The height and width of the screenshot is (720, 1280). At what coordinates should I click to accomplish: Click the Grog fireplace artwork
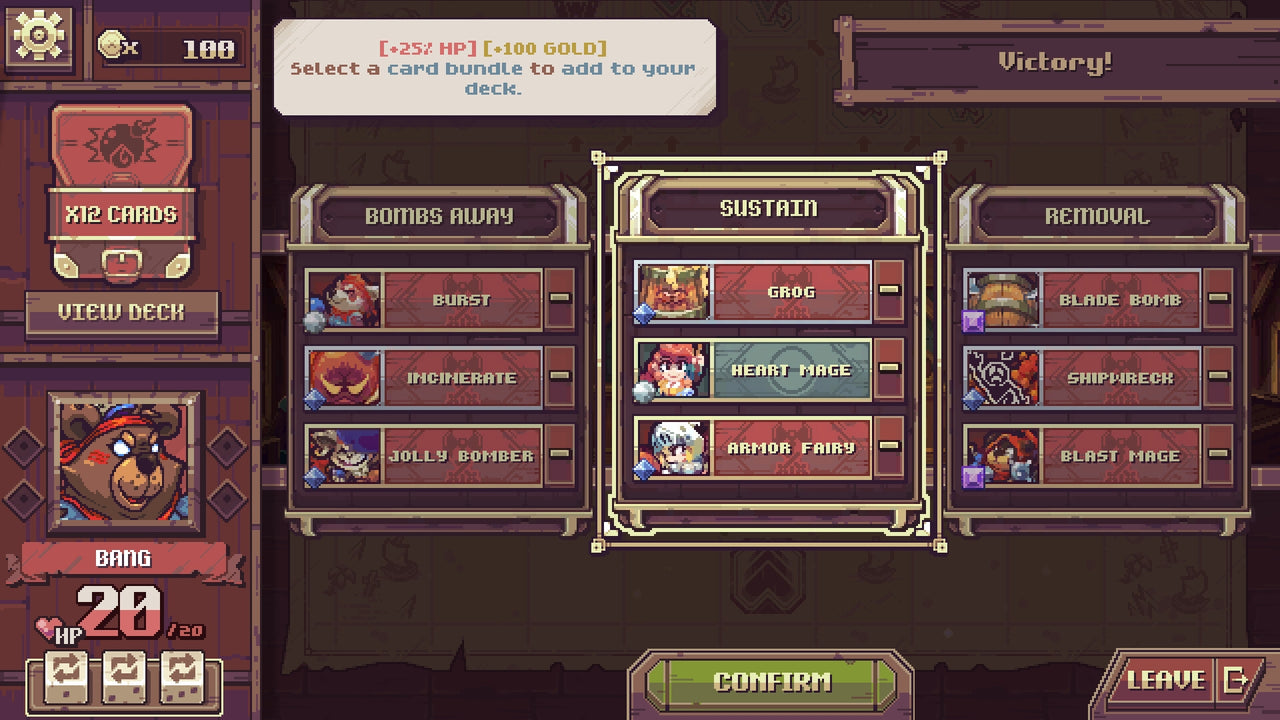point(673,291)
